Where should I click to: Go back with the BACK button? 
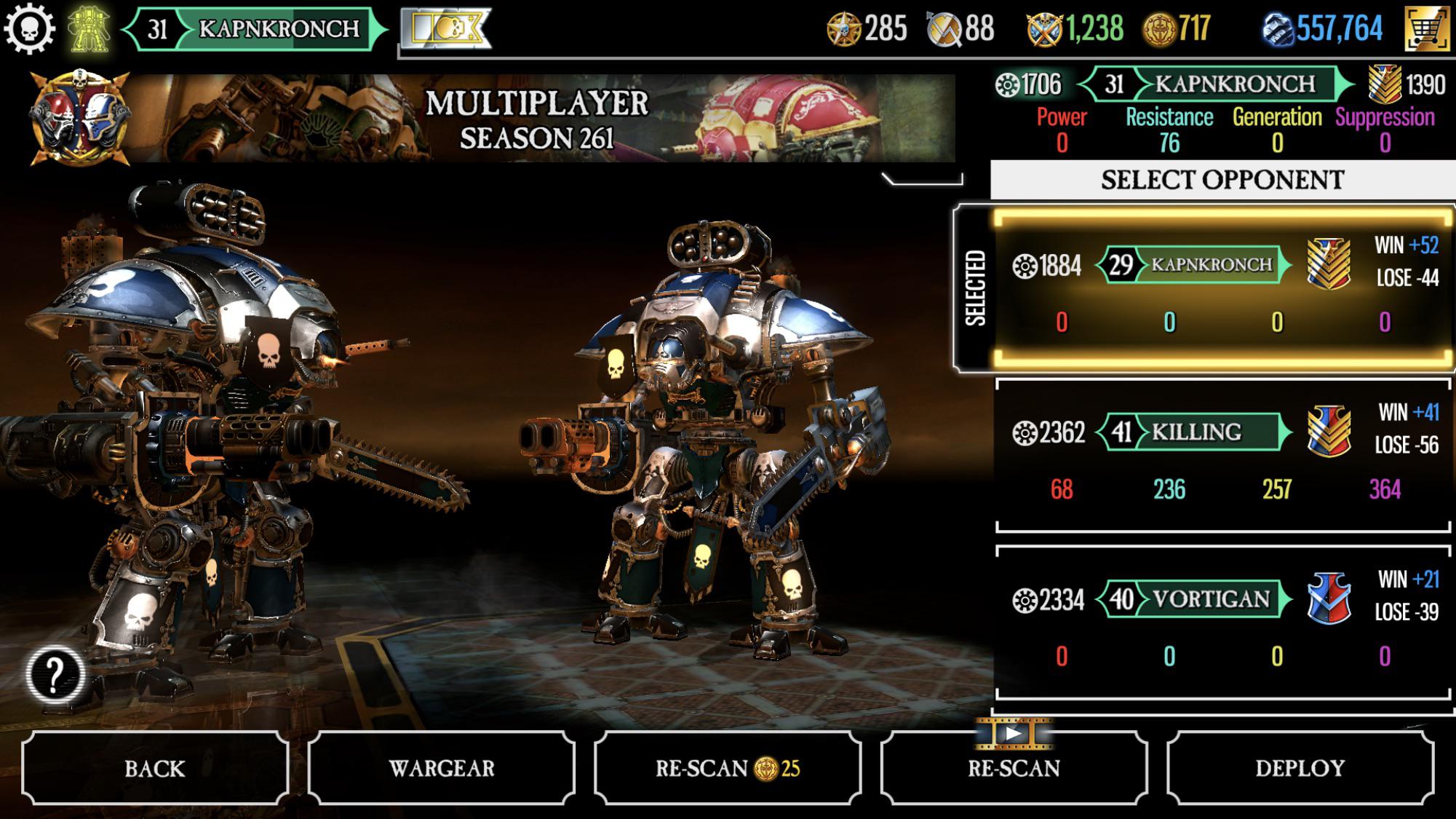(154, 768)
